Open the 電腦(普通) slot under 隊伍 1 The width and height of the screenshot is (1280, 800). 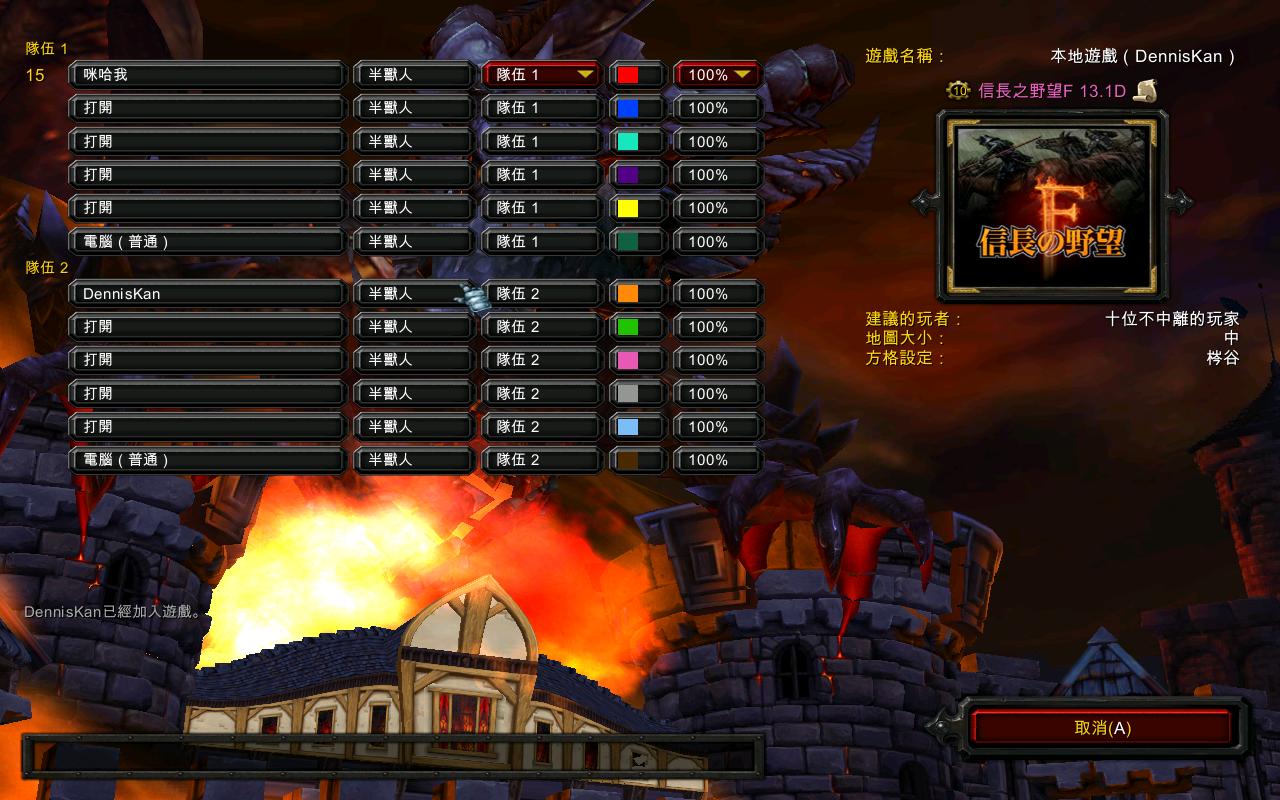tap(207, 242)
